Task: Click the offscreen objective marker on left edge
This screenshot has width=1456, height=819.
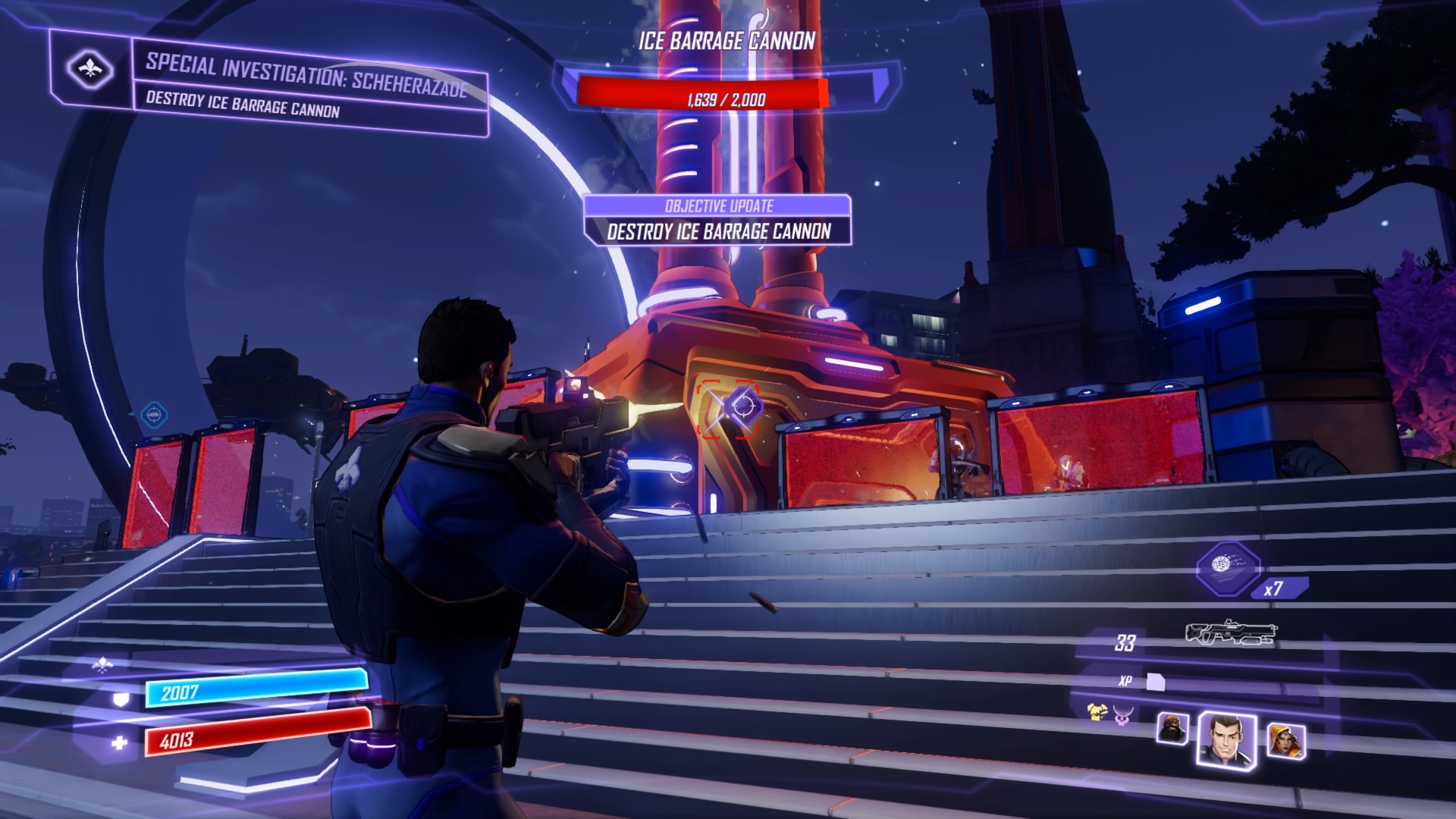Action: tap(153, 414)
